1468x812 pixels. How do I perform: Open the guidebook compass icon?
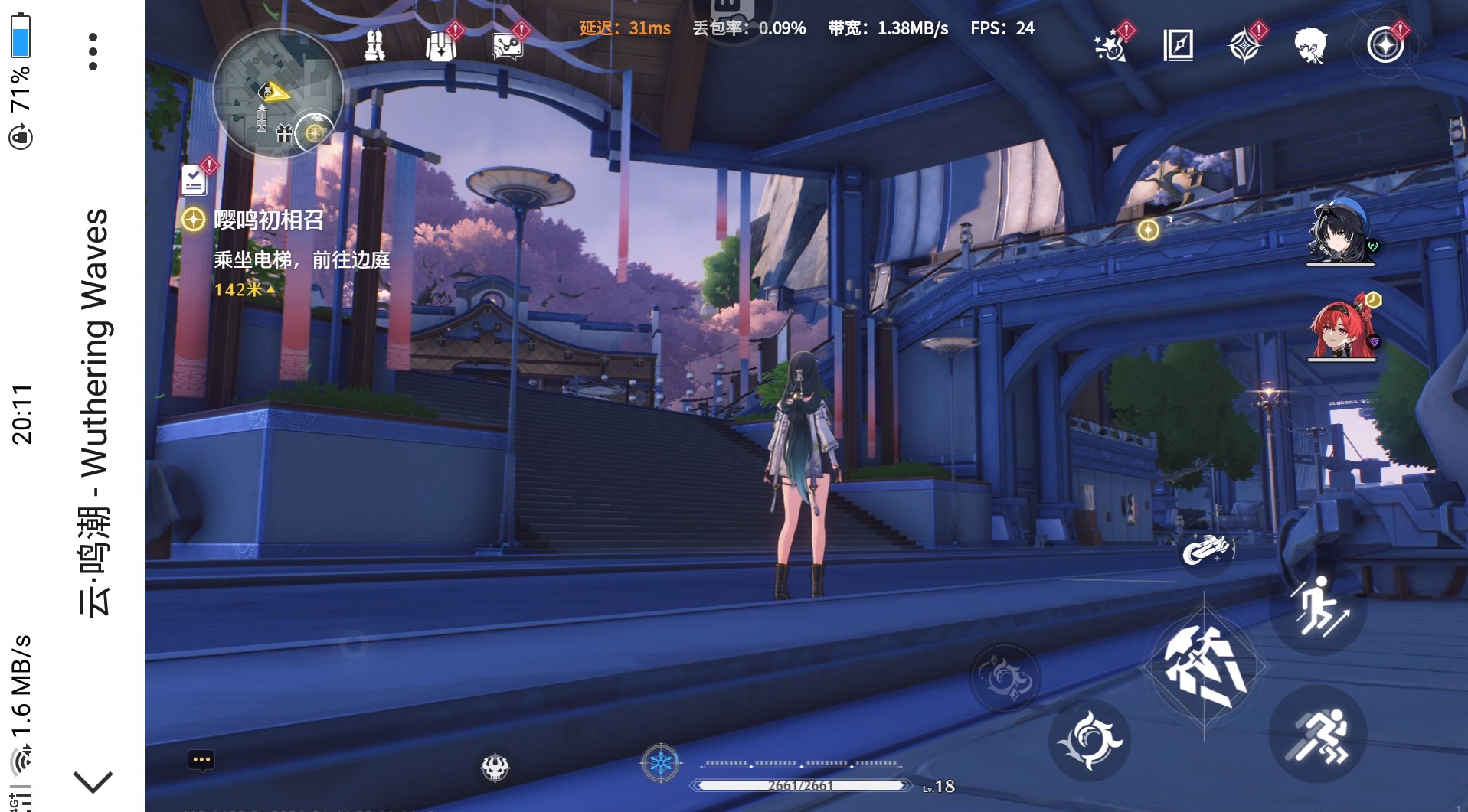coord(1178,45)
